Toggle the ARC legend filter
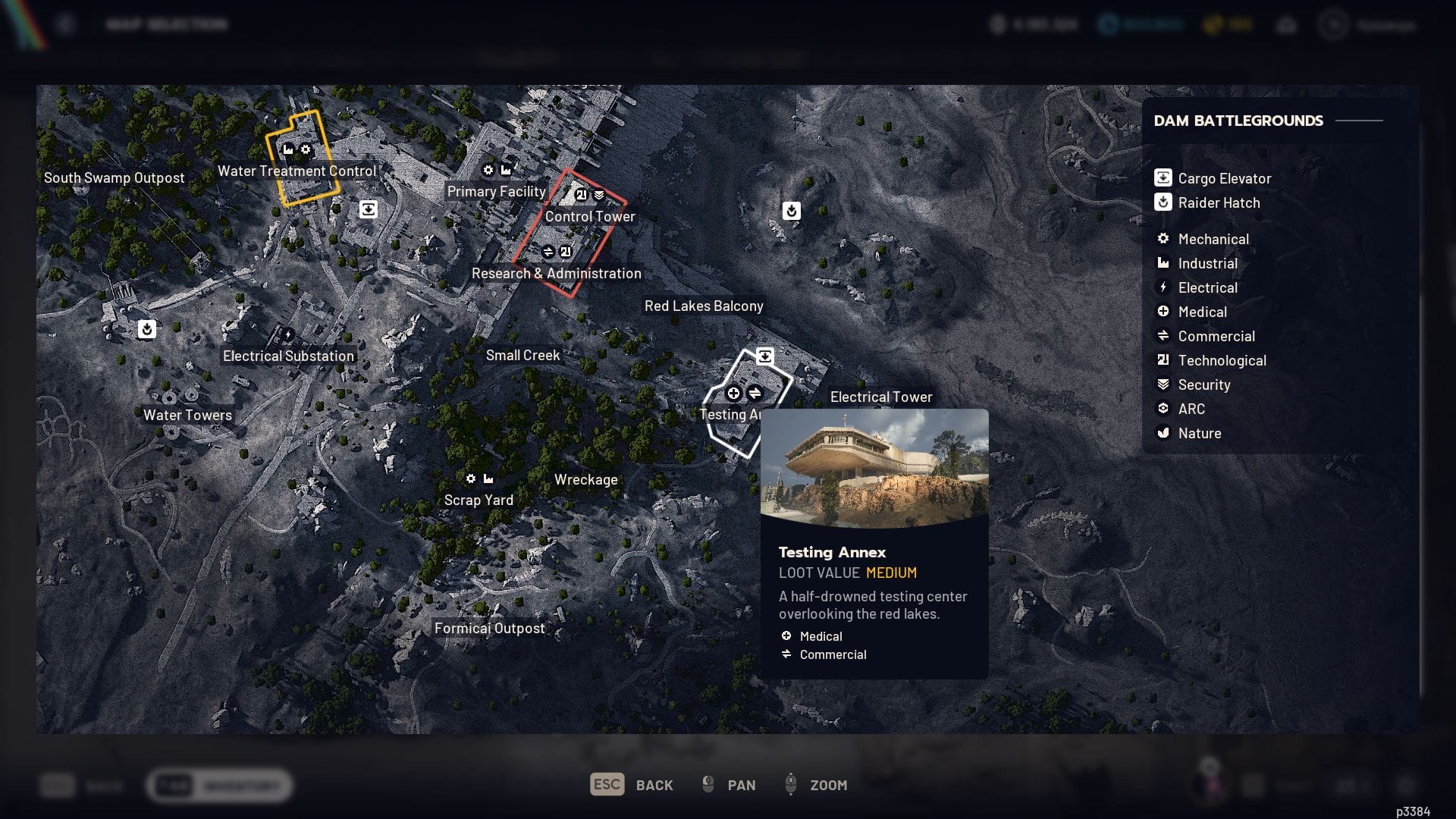 click(1191, 409)
